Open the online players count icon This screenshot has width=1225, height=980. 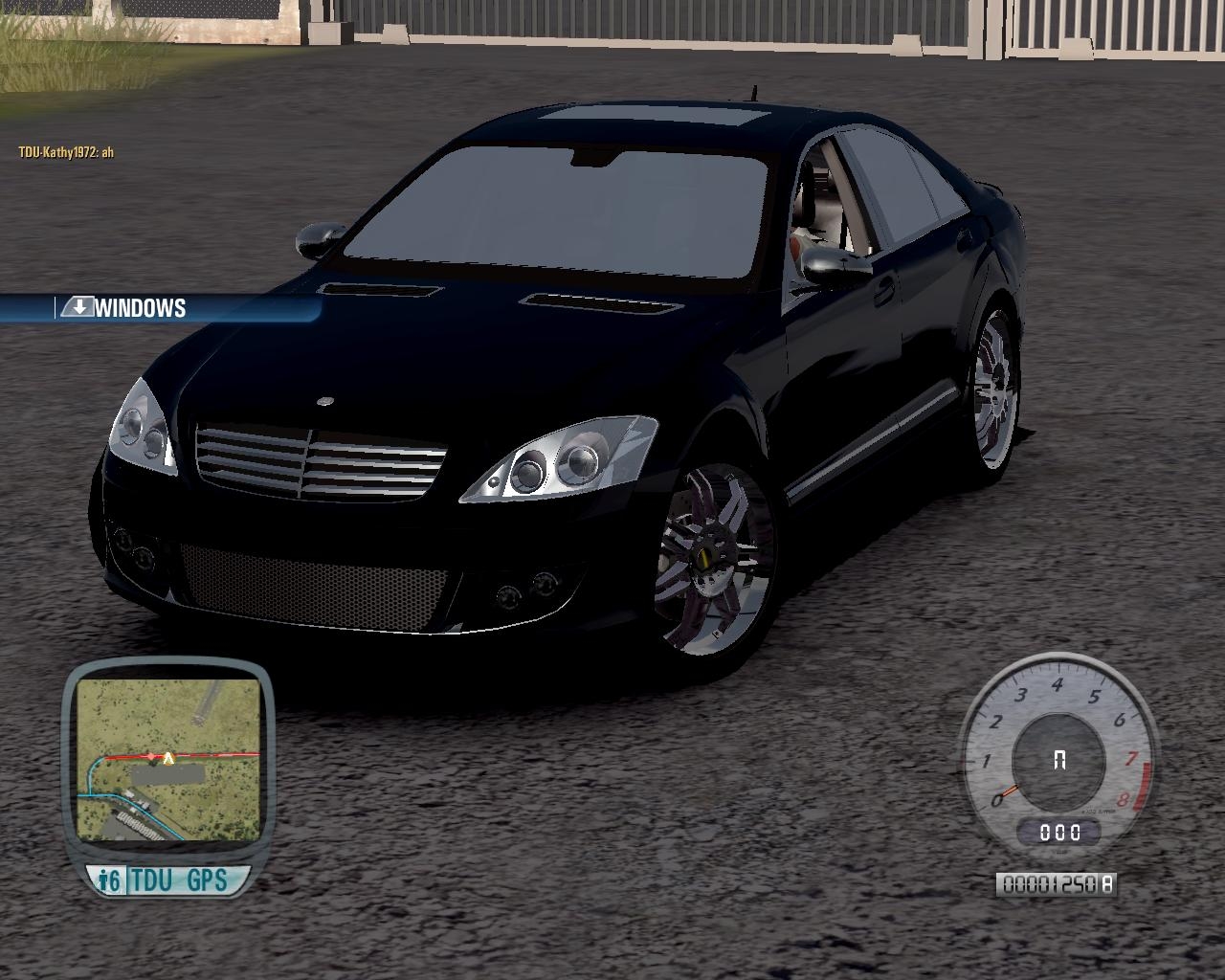[x=110, y=880]
